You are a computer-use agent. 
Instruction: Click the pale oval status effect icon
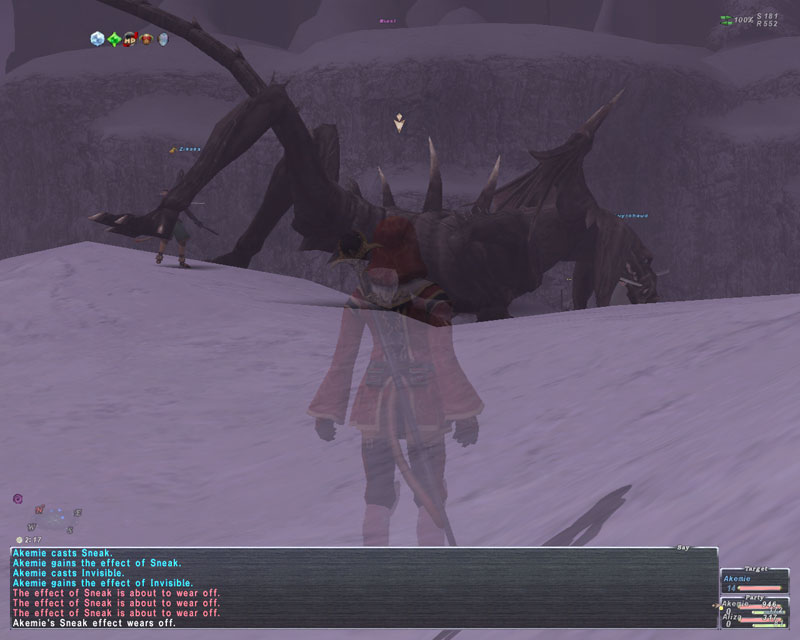click(x=163, y=39)
